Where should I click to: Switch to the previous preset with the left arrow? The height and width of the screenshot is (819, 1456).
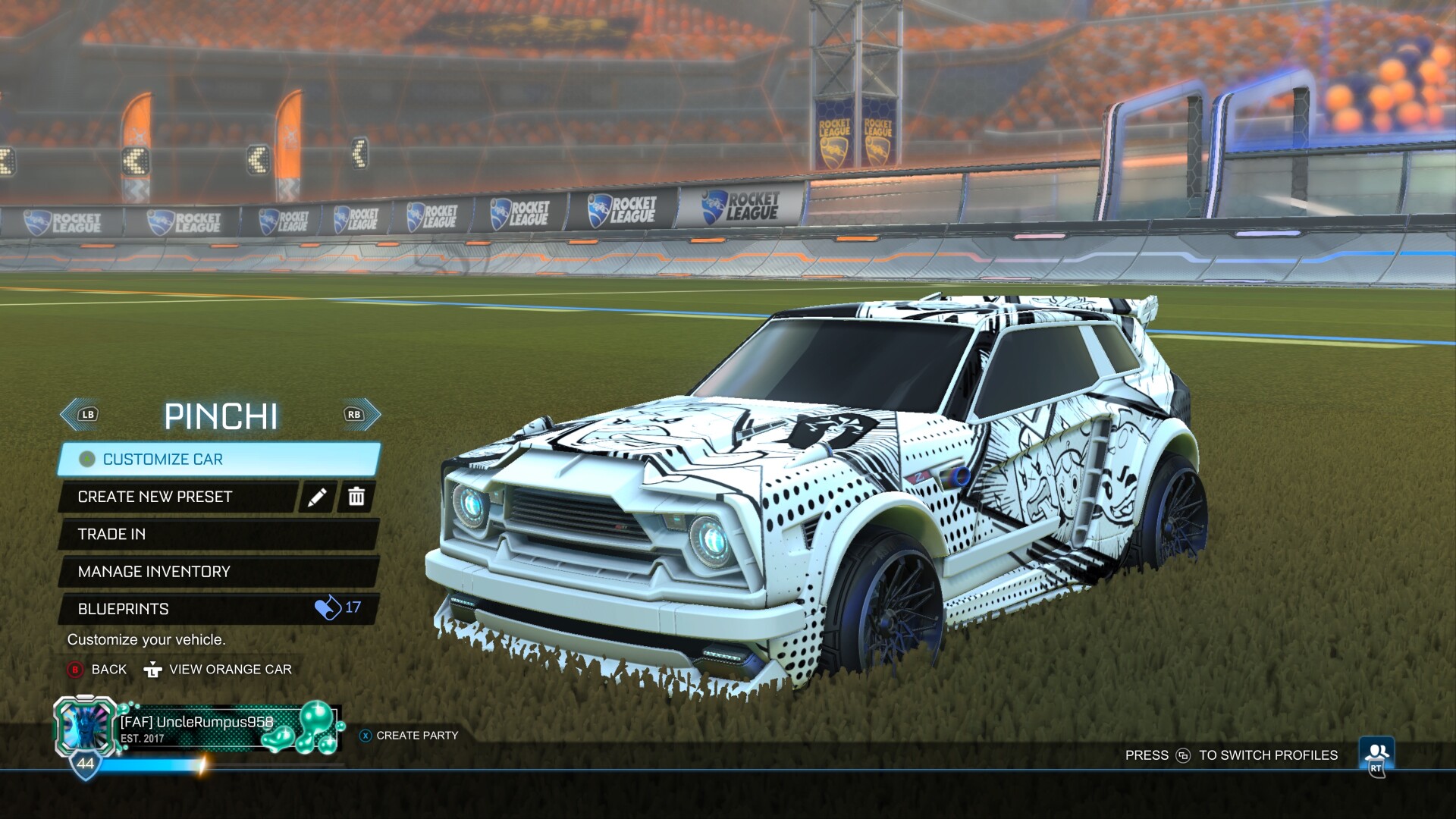pos(80,415)
